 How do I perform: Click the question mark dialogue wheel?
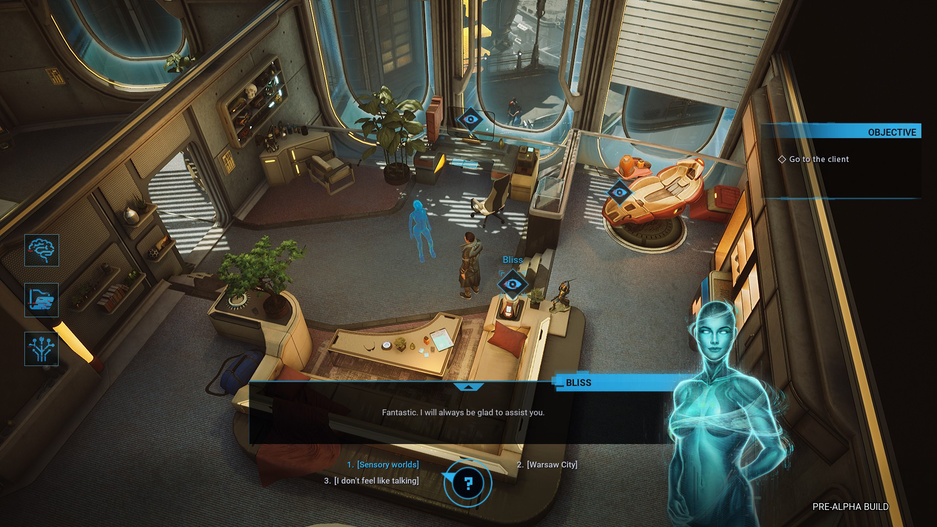[467, 485]
